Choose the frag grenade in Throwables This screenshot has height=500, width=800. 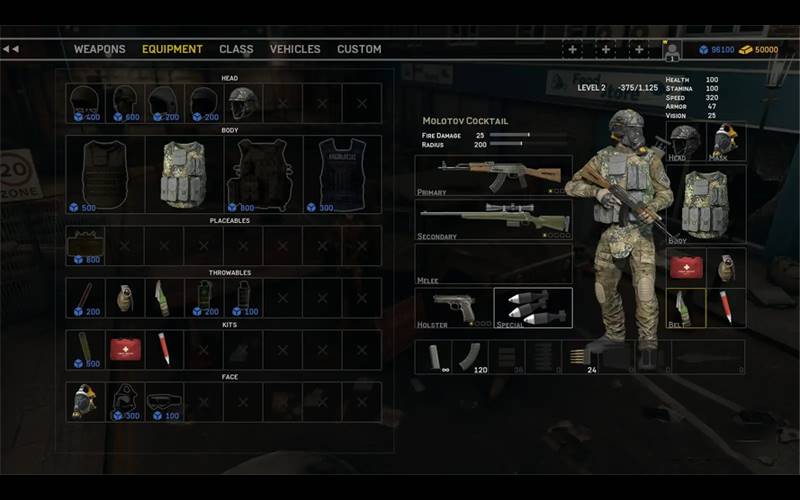pos(125,297)
